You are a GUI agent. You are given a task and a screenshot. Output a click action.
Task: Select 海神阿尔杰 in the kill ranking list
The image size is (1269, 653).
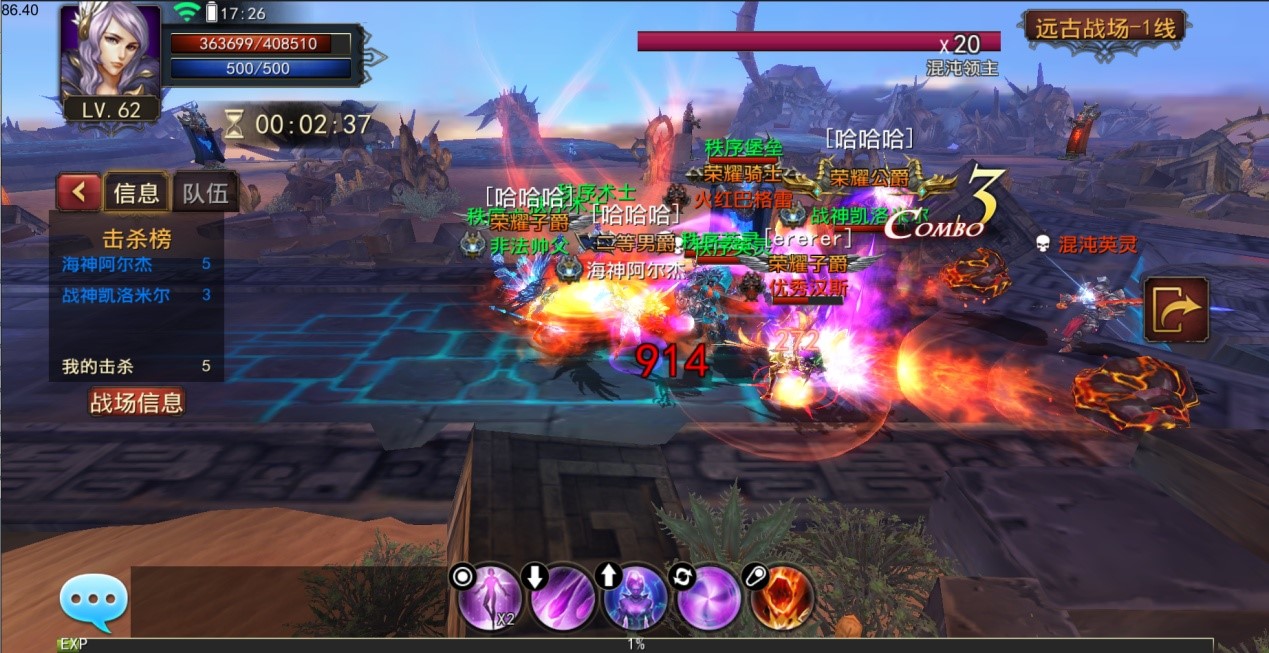(107, 265)
